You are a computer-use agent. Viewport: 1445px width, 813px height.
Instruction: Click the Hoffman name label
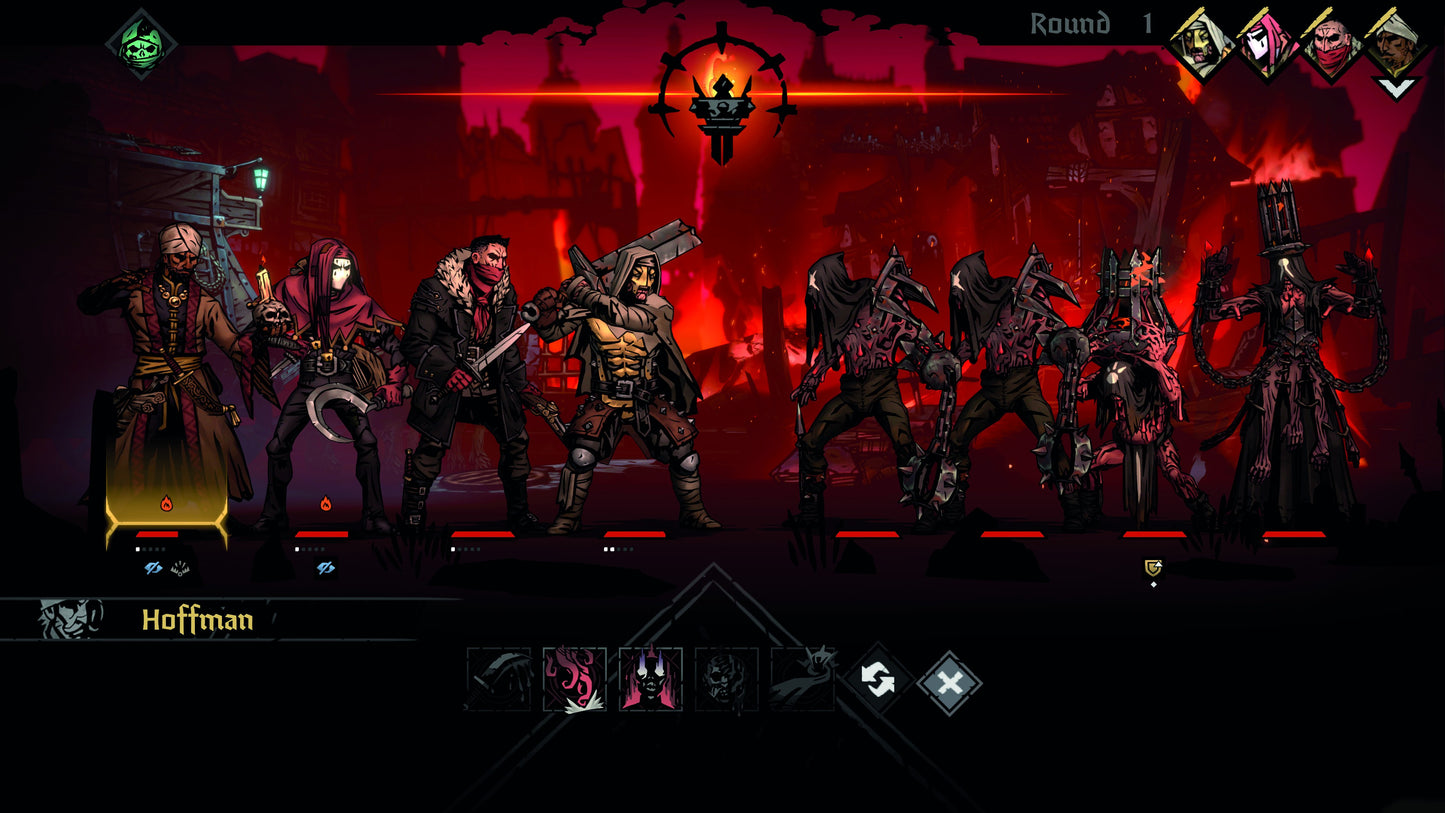200,620
